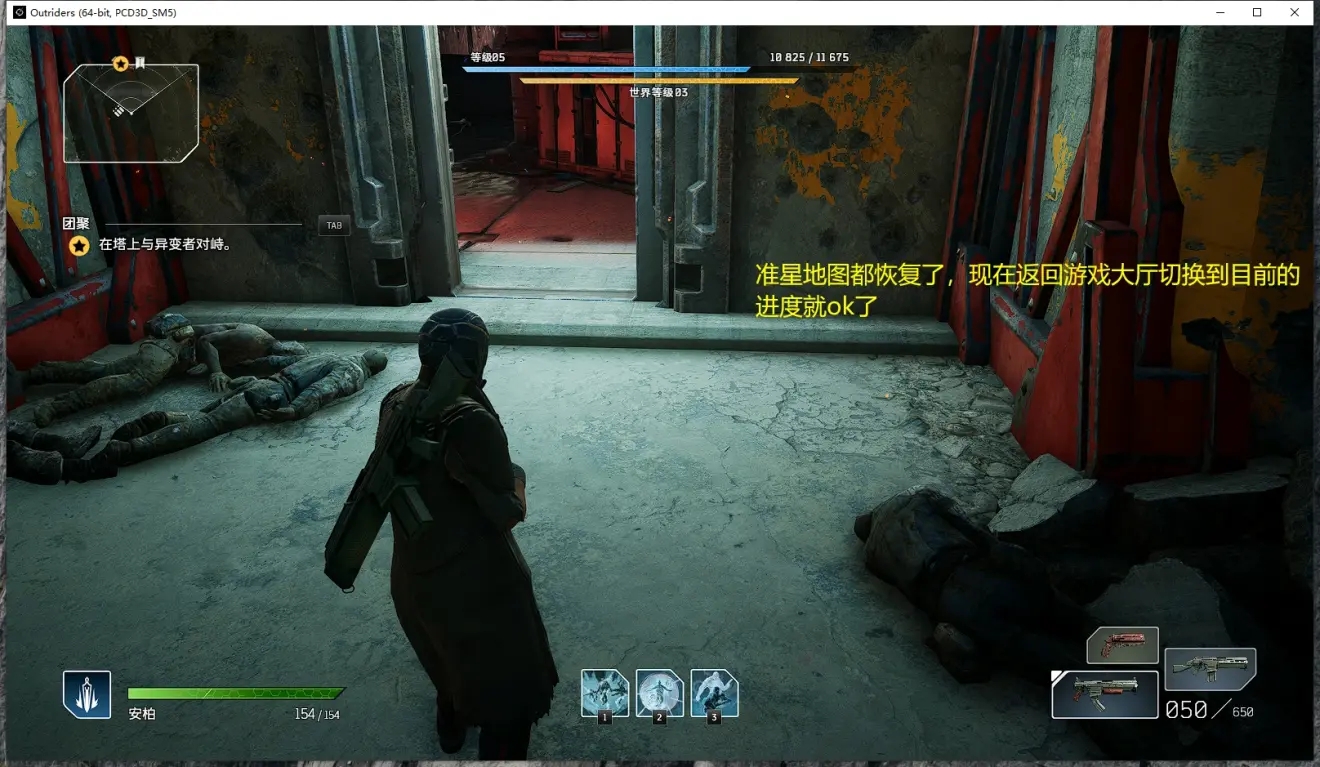Viewport: 1320px width, 767px height.
Task: Activate the skill in slot 1
Action: point(605,693)
